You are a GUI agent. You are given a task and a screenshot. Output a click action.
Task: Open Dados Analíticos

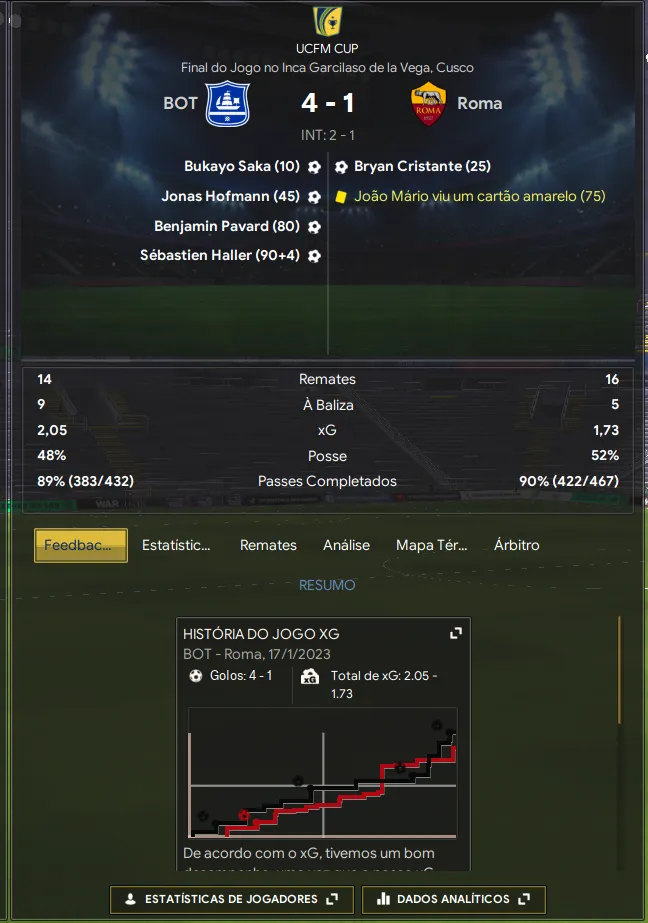coord(453,899)
